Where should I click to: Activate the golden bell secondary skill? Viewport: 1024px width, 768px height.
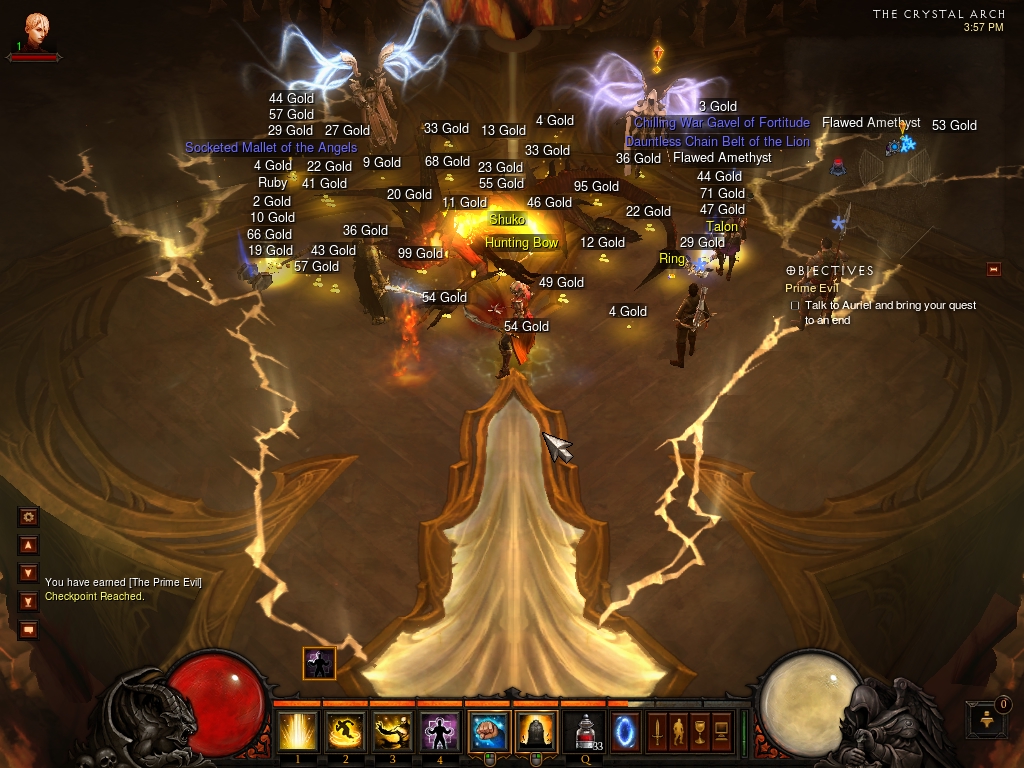click(x=536, y=731)
